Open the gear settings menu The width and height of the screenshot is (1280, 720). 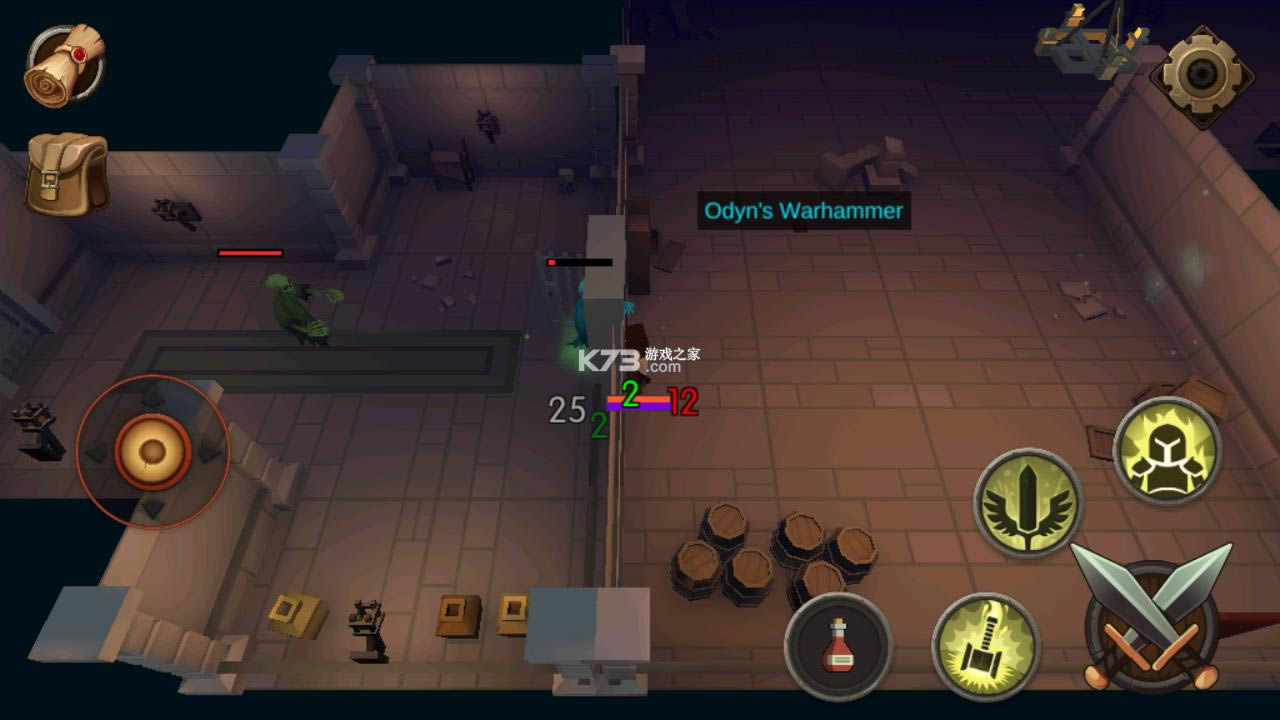[1199, 75]
